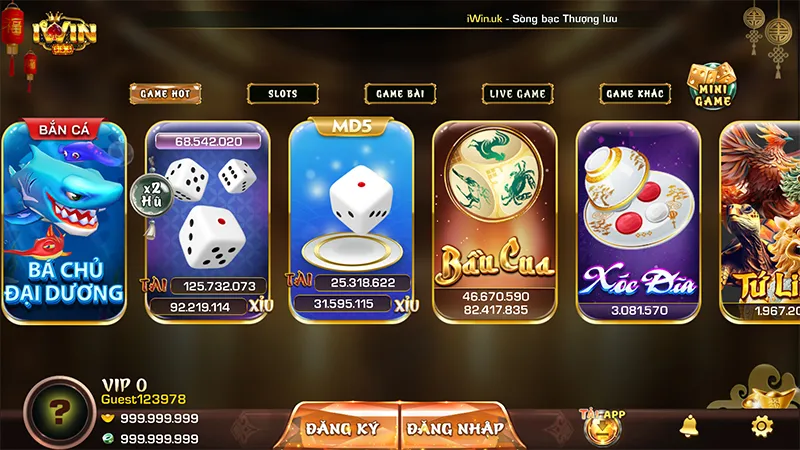Open the partially visible phoenix game card
Image resolution: width=800 pixels, height=450 pixels.
pyautogui.click(x=762, y=222)
